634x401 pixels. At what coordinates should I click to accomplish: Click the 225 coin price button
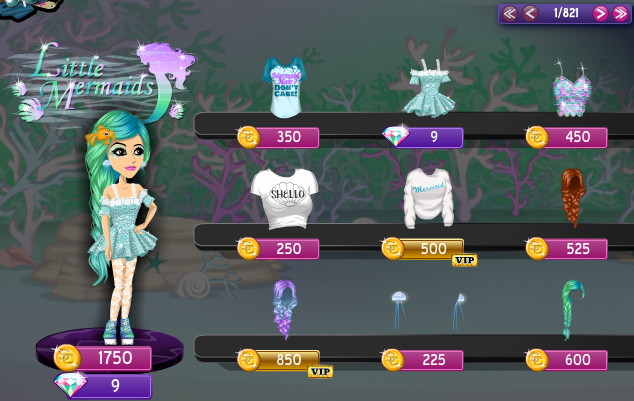click(x=424, y=360)
